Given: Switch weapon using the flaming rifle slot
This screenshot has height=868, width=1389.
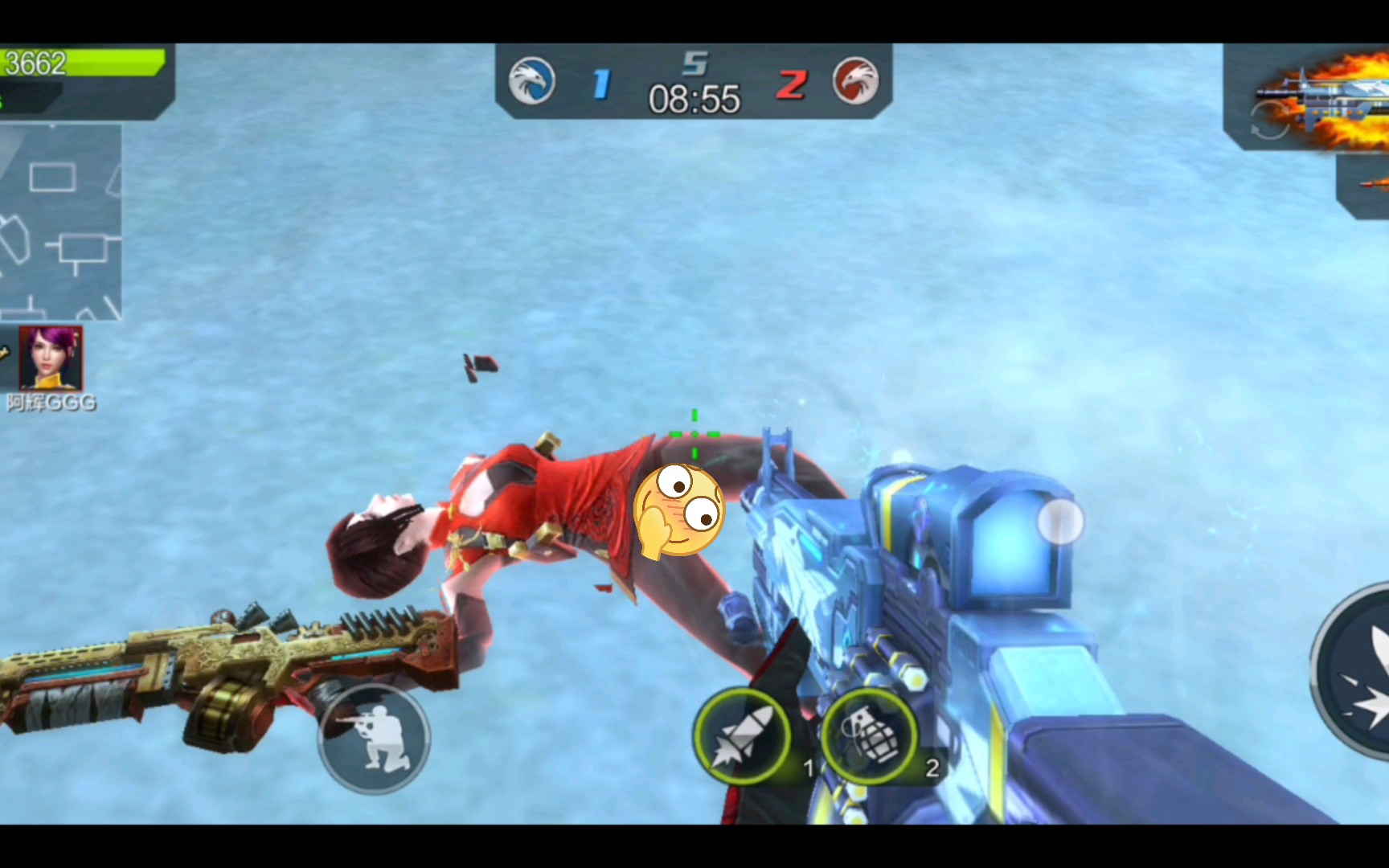Looking at the screenshot, I should pos(1318,99).
